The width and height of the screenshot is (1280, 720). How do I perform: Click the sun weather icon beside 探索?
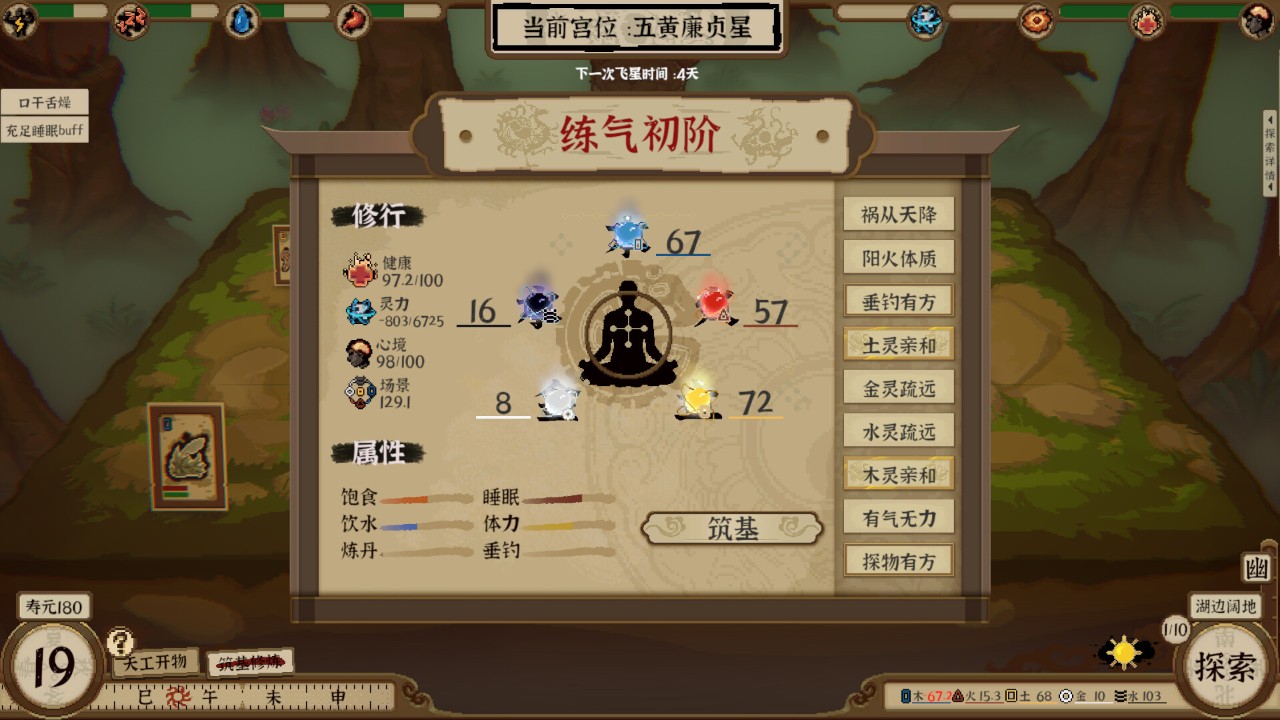[1126, 650]
